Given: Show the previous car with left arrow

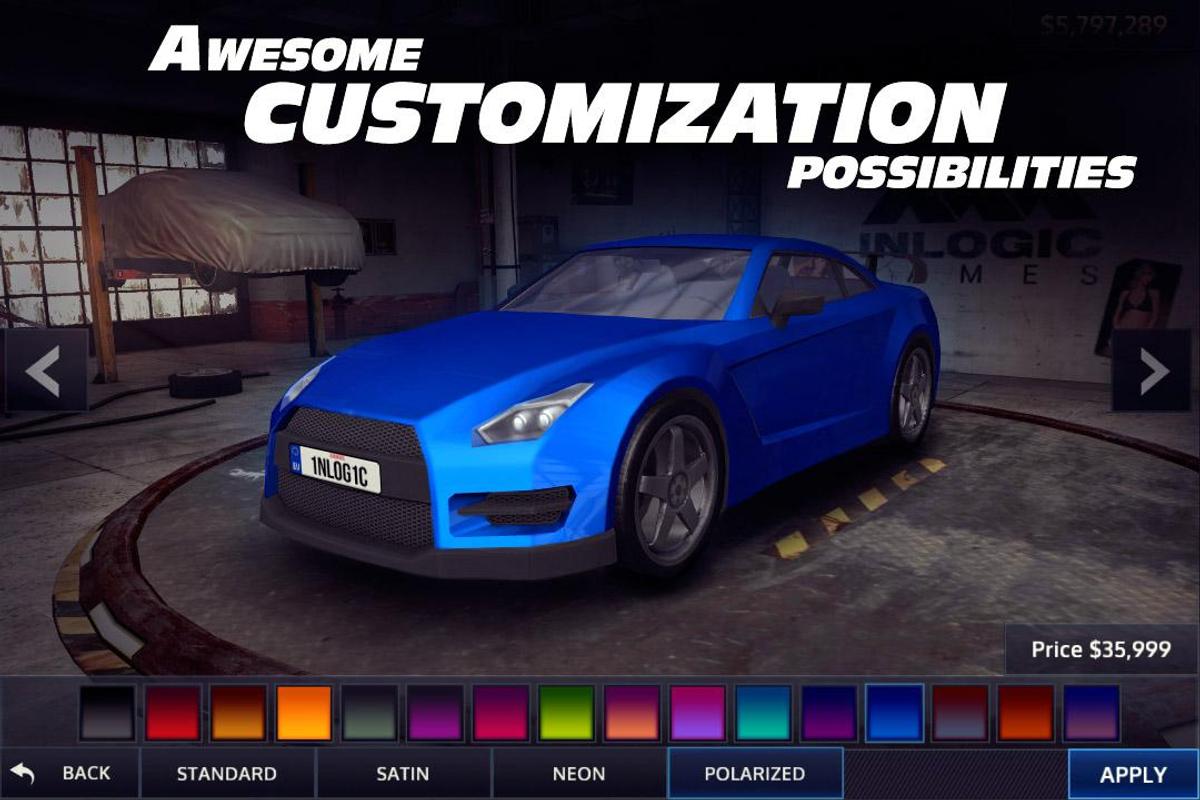Looking at the screenshot, I should 43,372.
